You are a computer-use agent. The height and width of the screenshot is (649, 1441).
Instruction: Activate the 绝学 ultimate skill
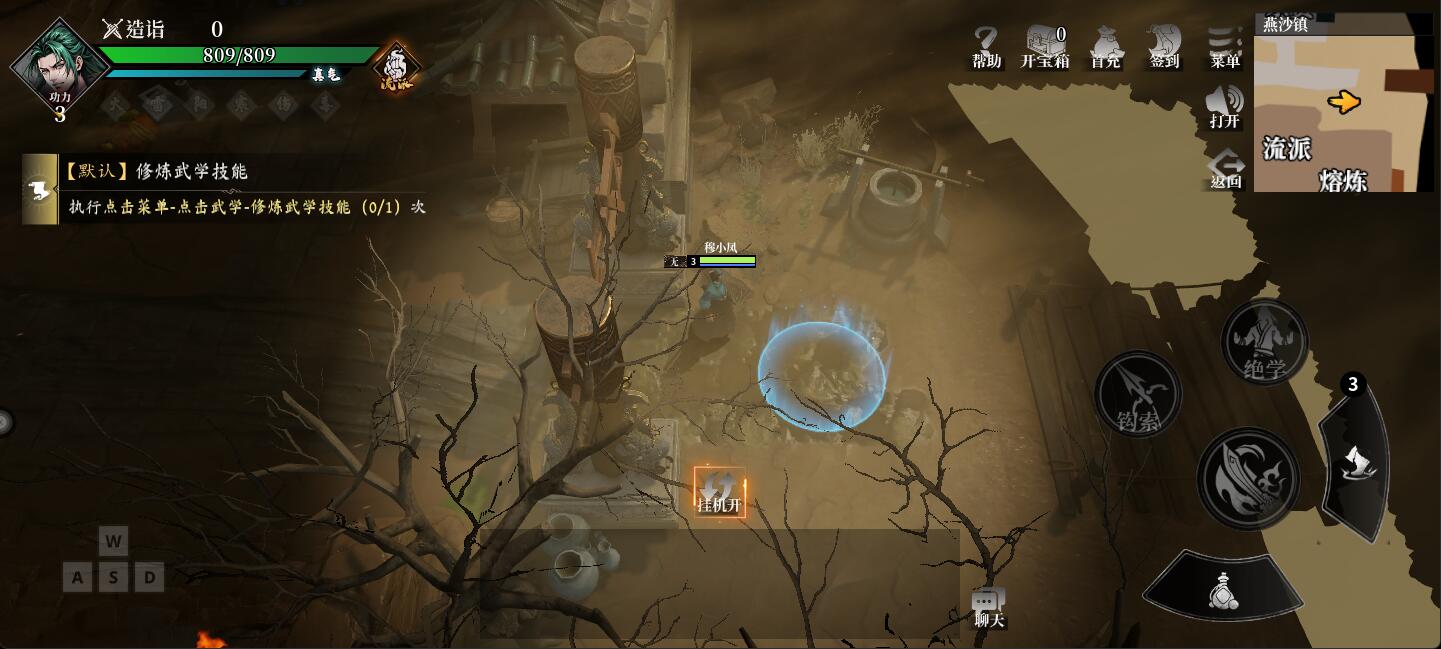coord(1264,342)
